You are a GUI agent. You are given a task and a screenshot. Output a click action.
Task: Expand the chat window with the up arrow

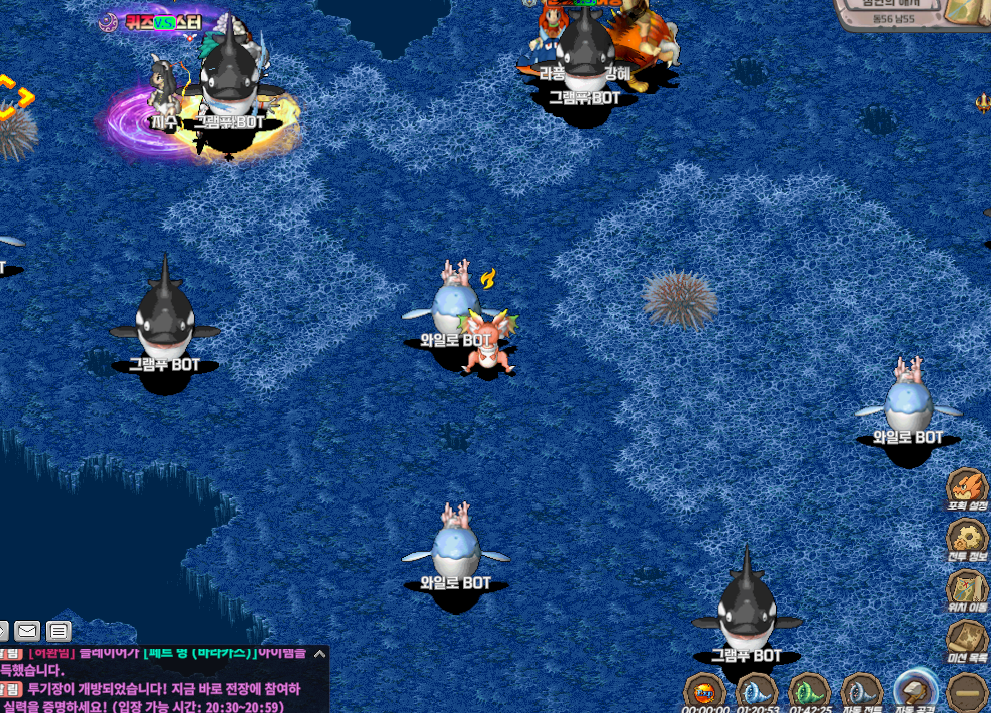[319, 654]
